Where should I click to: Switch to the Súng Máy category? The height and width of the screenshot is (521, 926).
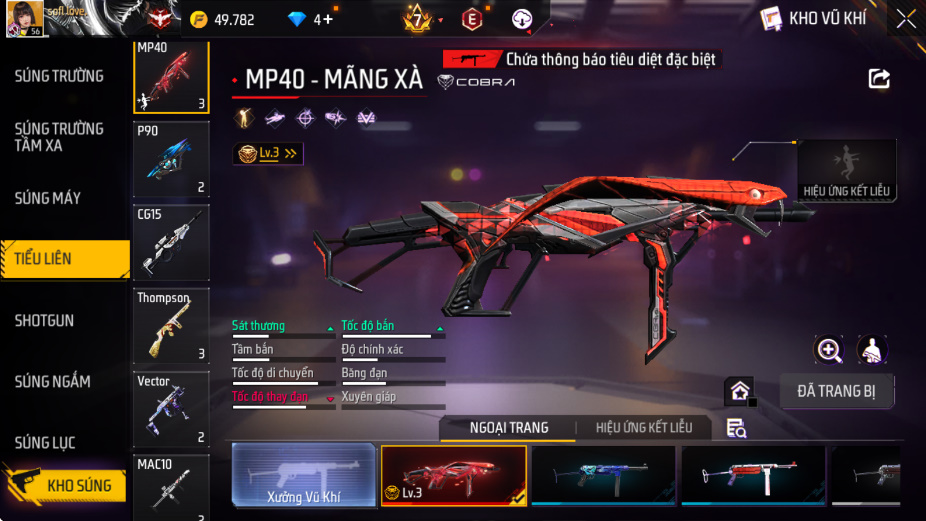(48, 198)
